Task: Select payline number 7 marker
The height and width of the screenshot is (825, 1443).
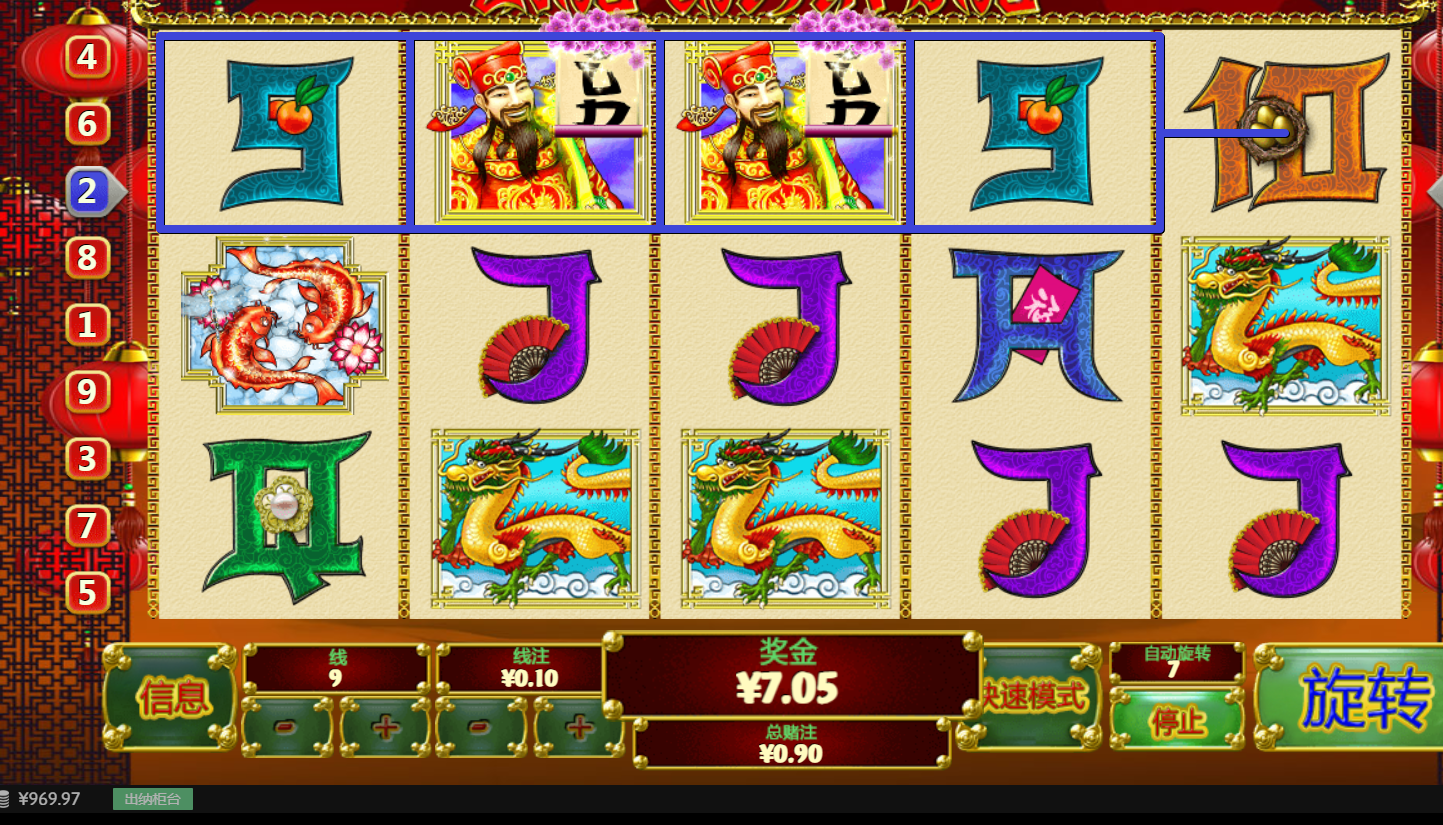Action: tap(88, 526)
